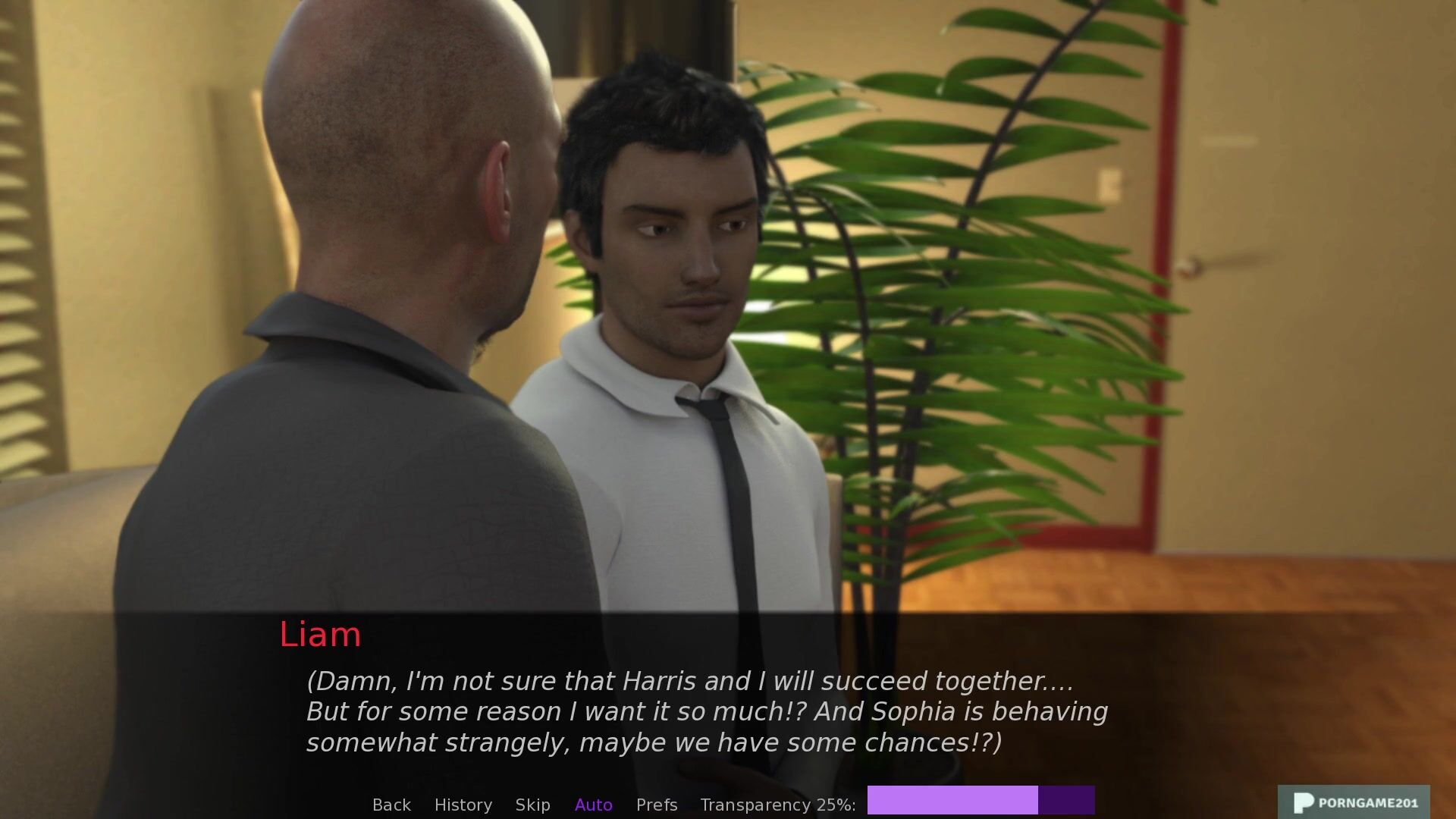The image size is (1456, 819).
Task: Activate Skip to fast-forward dialogue
Action: point(532,805)
